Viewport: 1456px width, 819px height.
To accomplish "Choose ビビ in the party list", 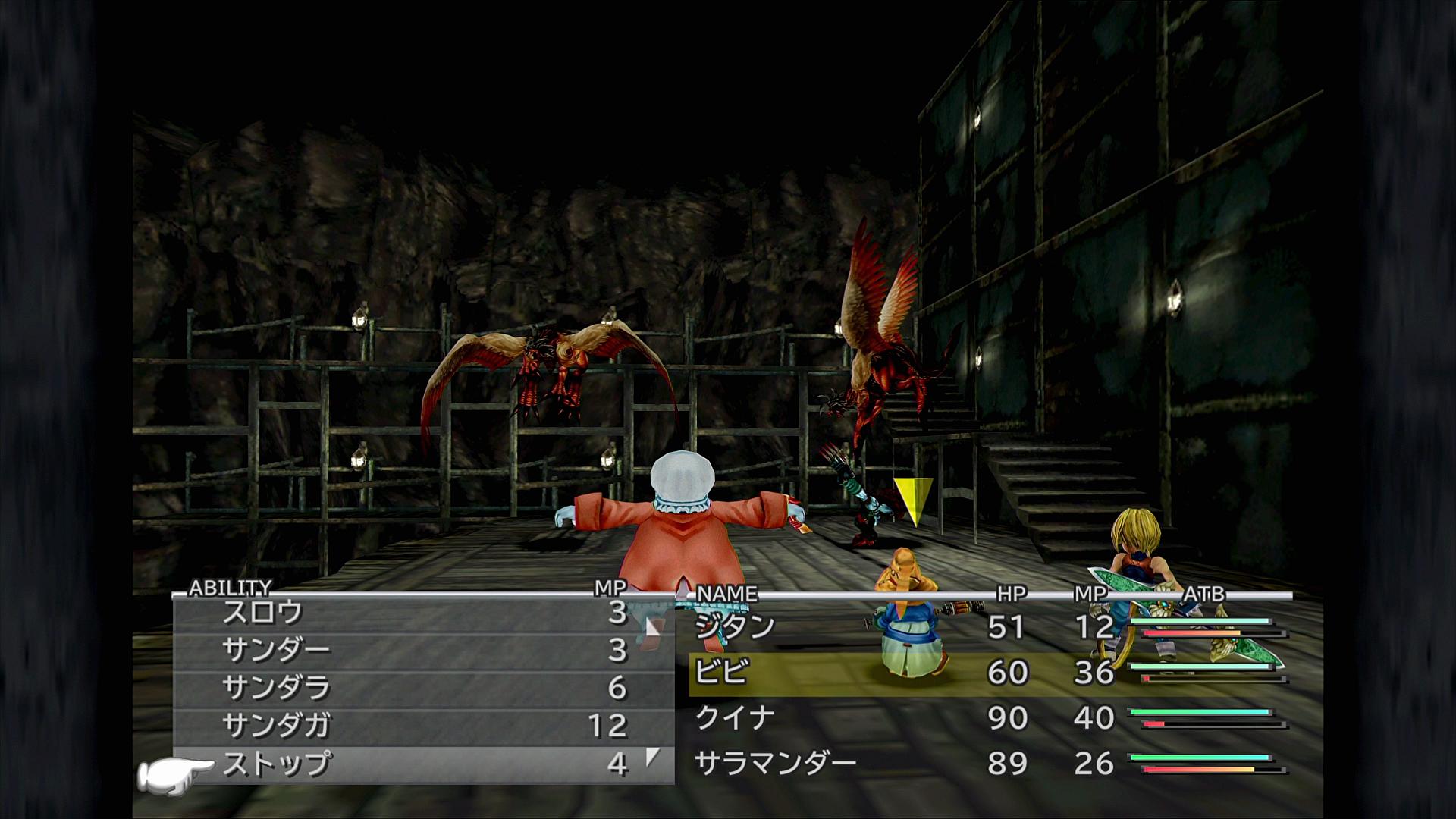I will coord(721,672).
